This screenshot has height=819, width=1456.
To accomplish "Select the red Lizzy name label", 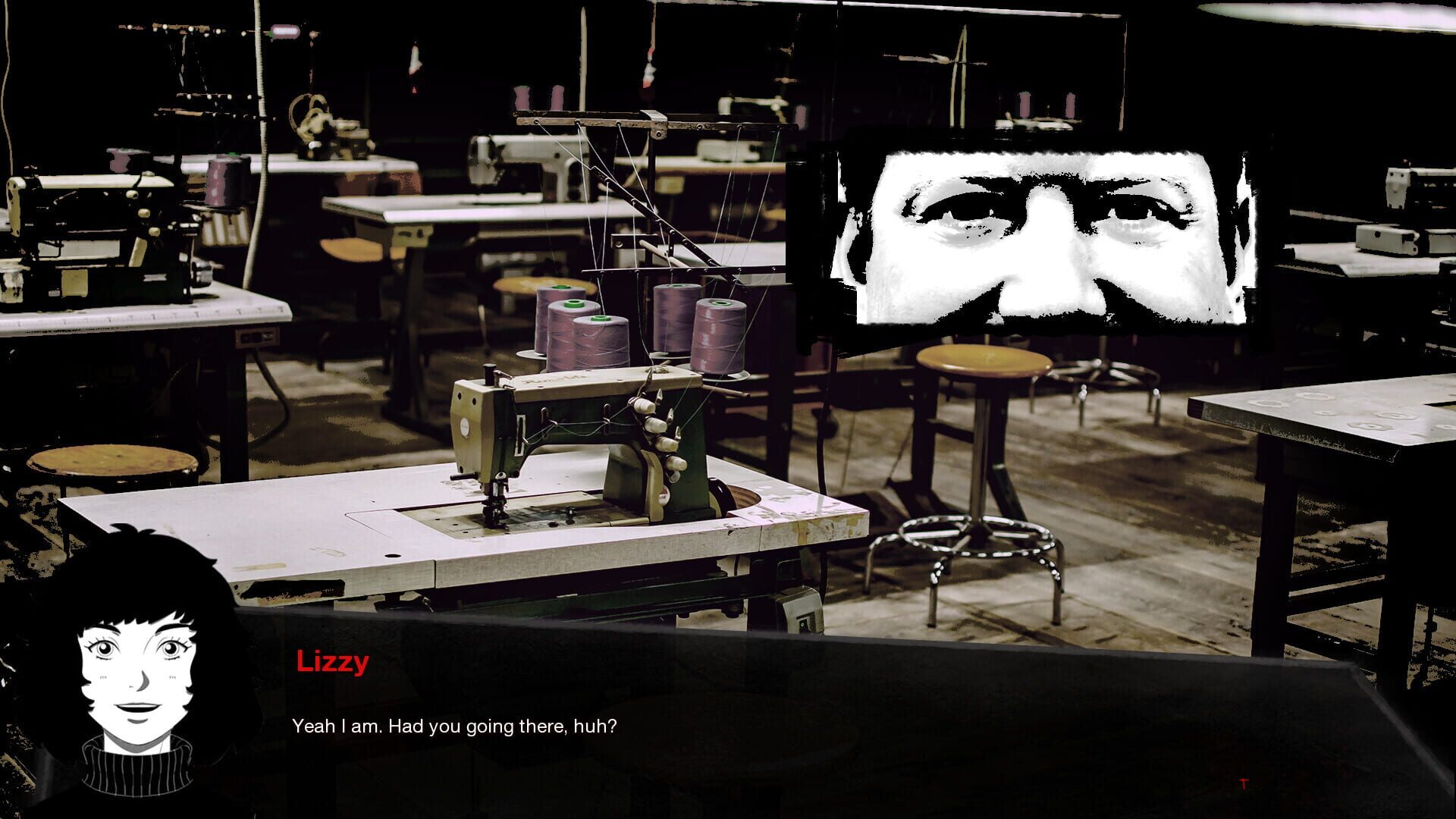I will click(331, 664).
